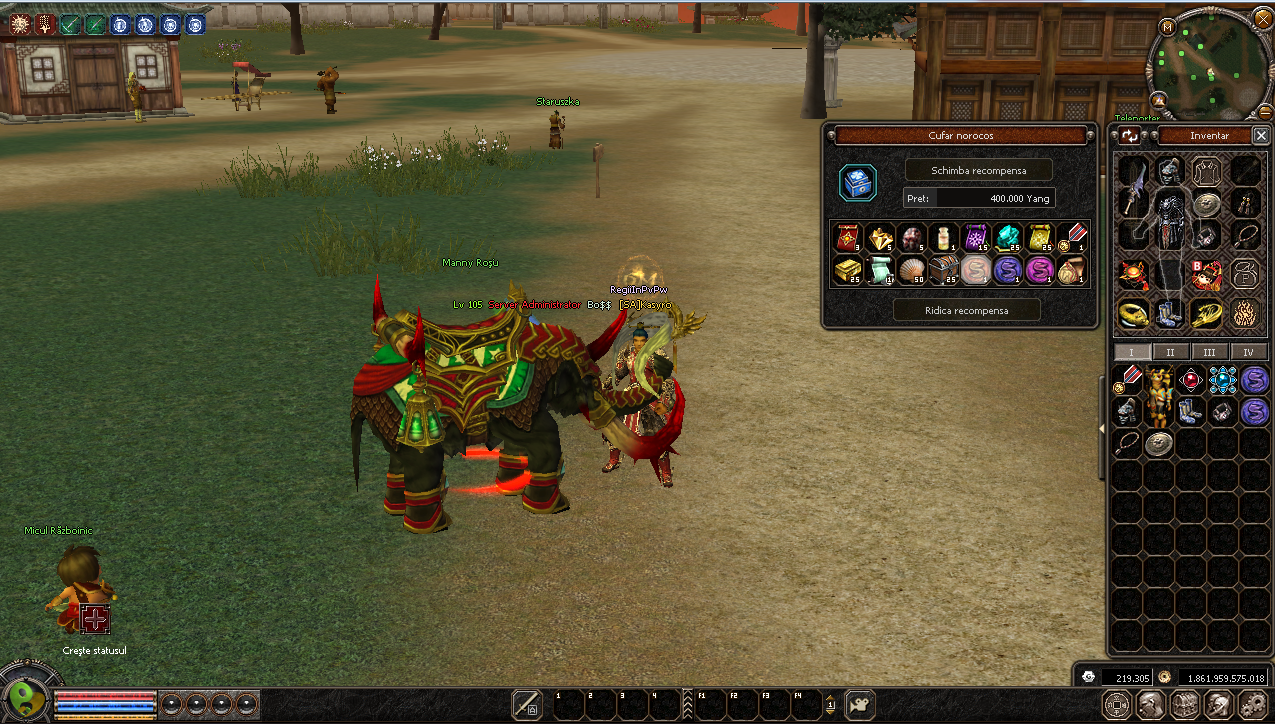Click the Schimba recompensa button

tap(978, 170)
